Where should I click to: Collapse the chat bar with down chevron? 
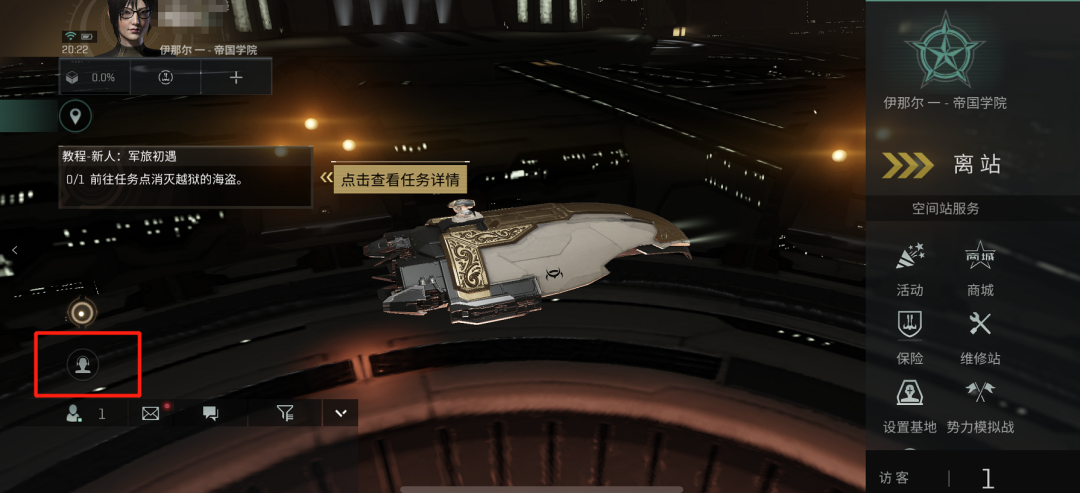[340, 413]
